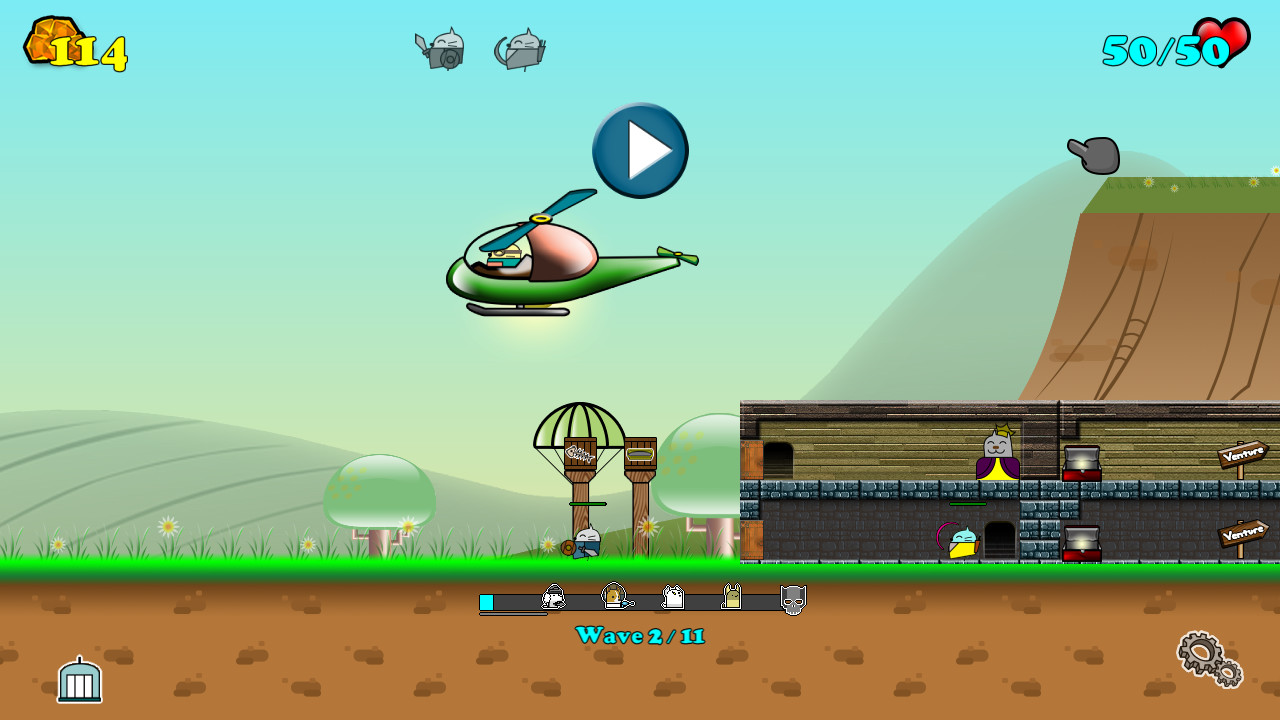Image resolution: width=1280 pixels, height=720 pixels.
Task: Click the white cat icon on wave timeline
Action: (x=673, y=598)
